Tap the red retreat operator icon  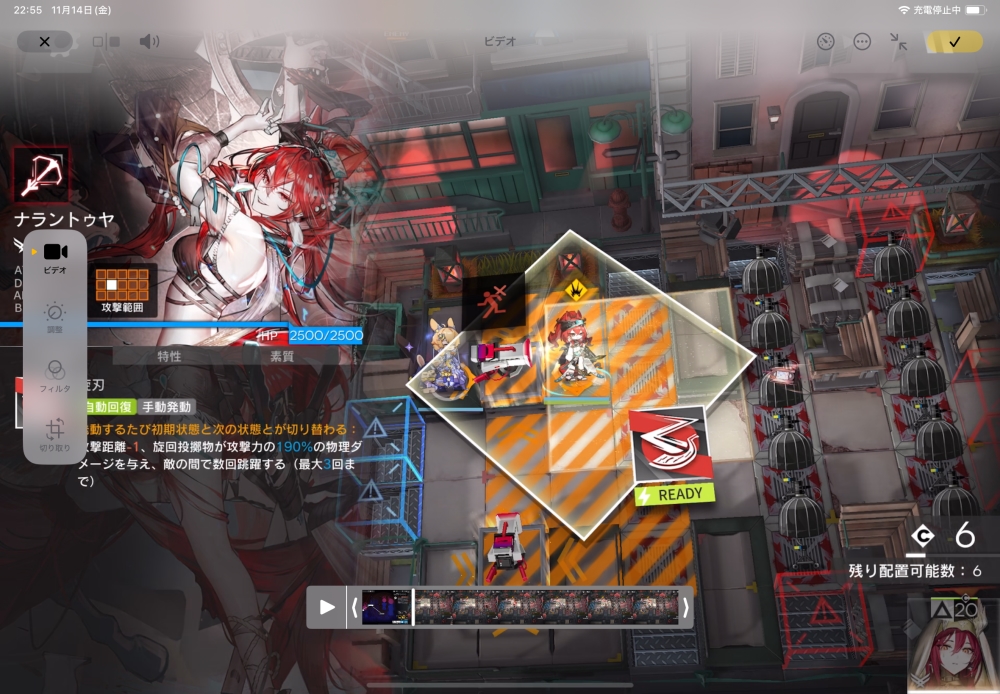click(493, 297)
